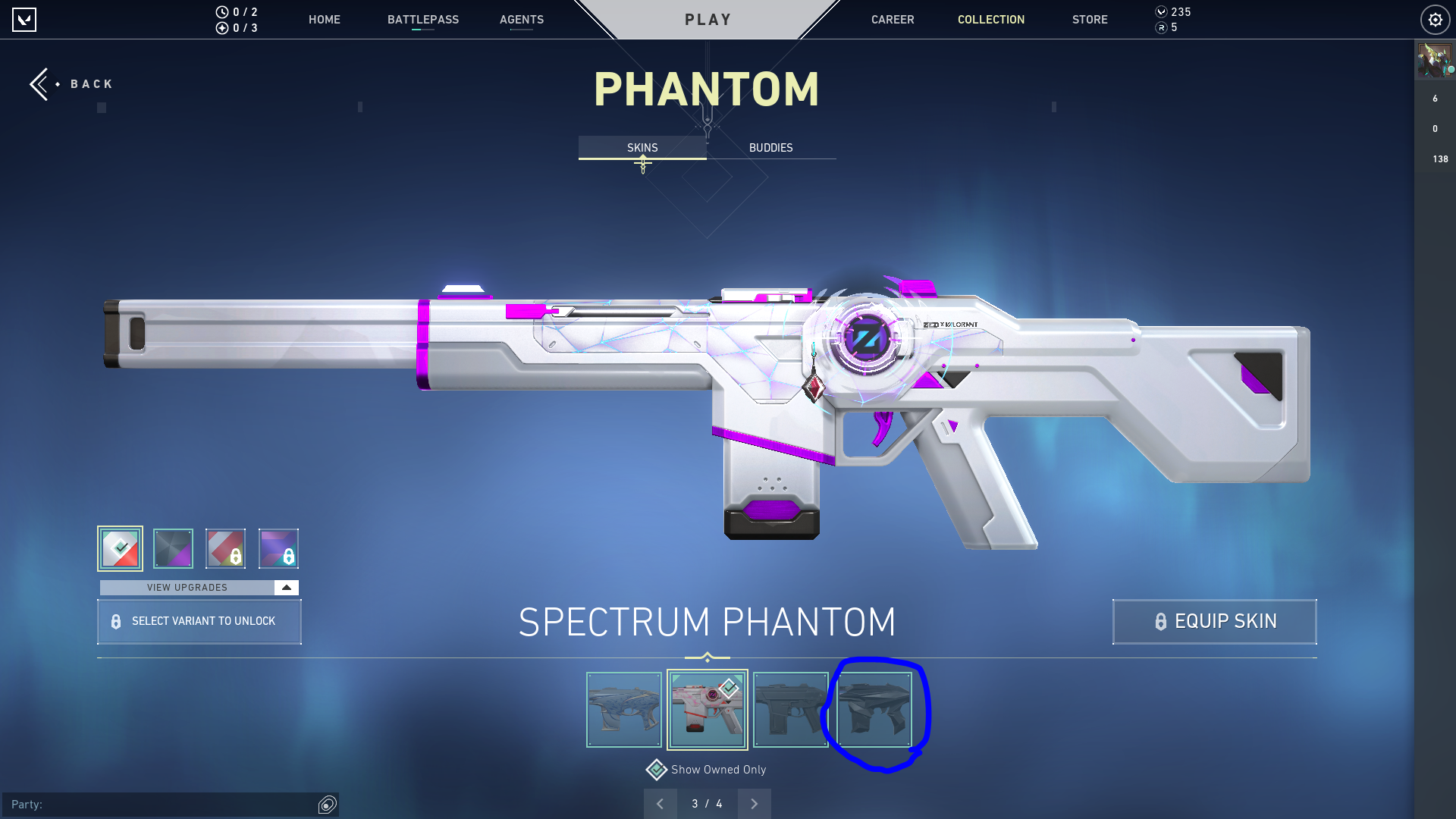Viewport: 1456px width, 819px height.
Task: Click the weekly missions plus icon
Action: pyautogui.click(x=221, y=29)
